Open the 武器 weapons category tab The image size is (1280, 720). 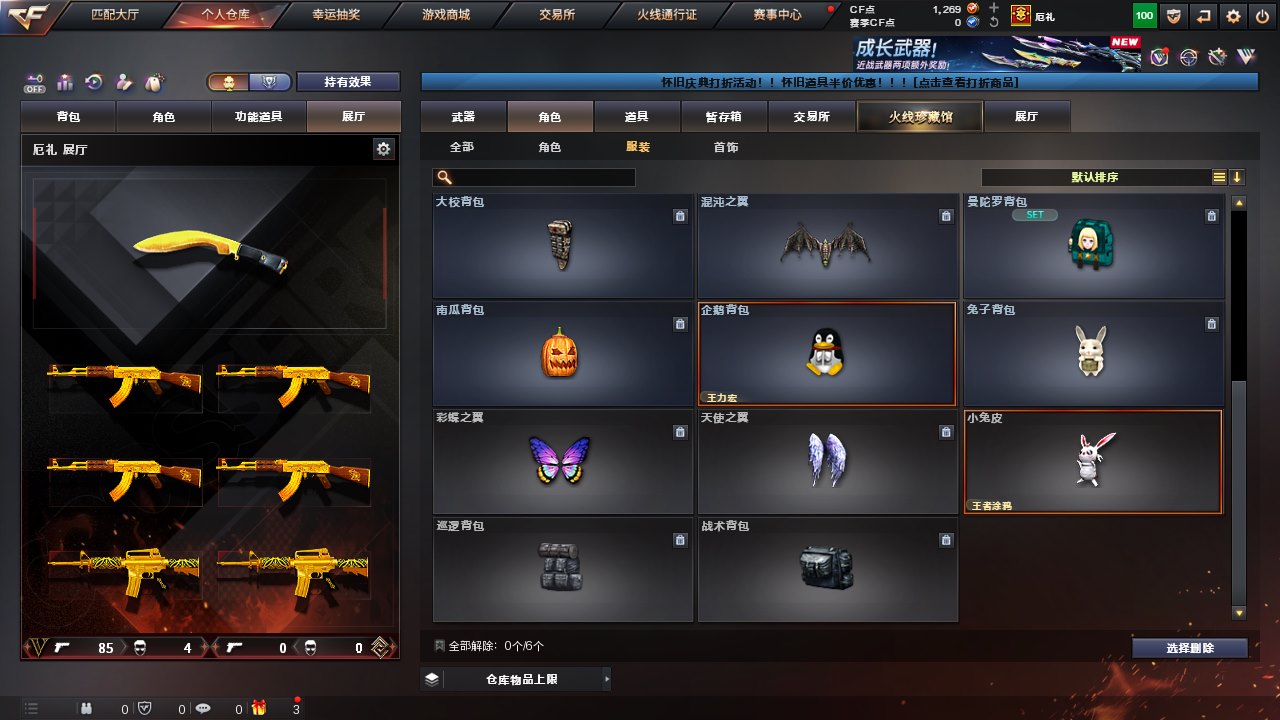tap(463, 117)
